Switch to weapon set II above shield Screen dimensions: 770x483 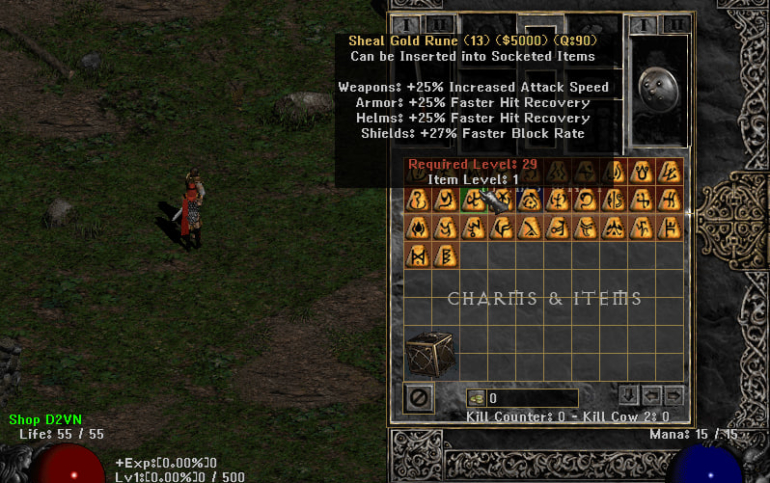point(677,25)
